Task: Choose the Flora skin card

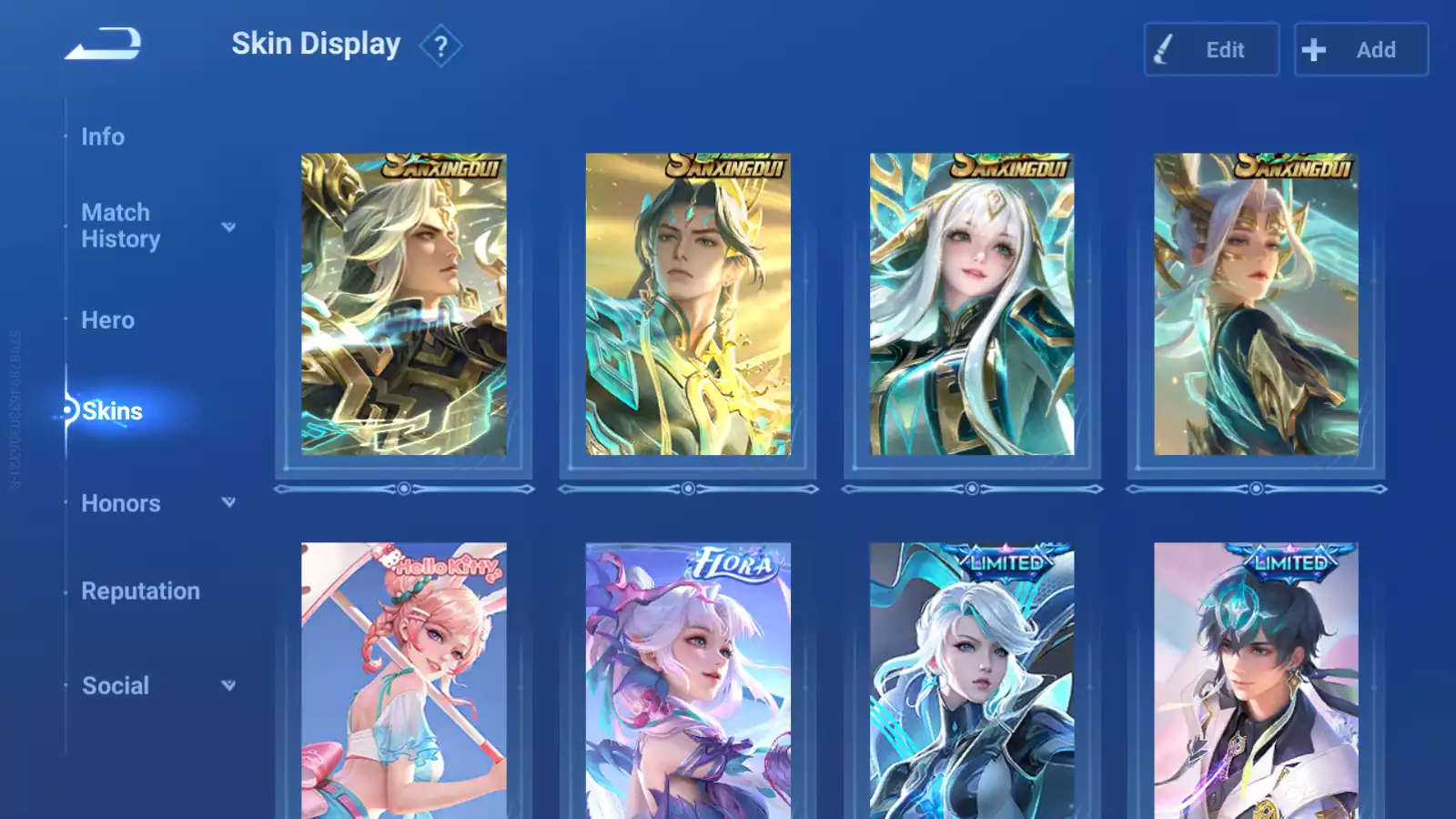Action: pos(688,681)
